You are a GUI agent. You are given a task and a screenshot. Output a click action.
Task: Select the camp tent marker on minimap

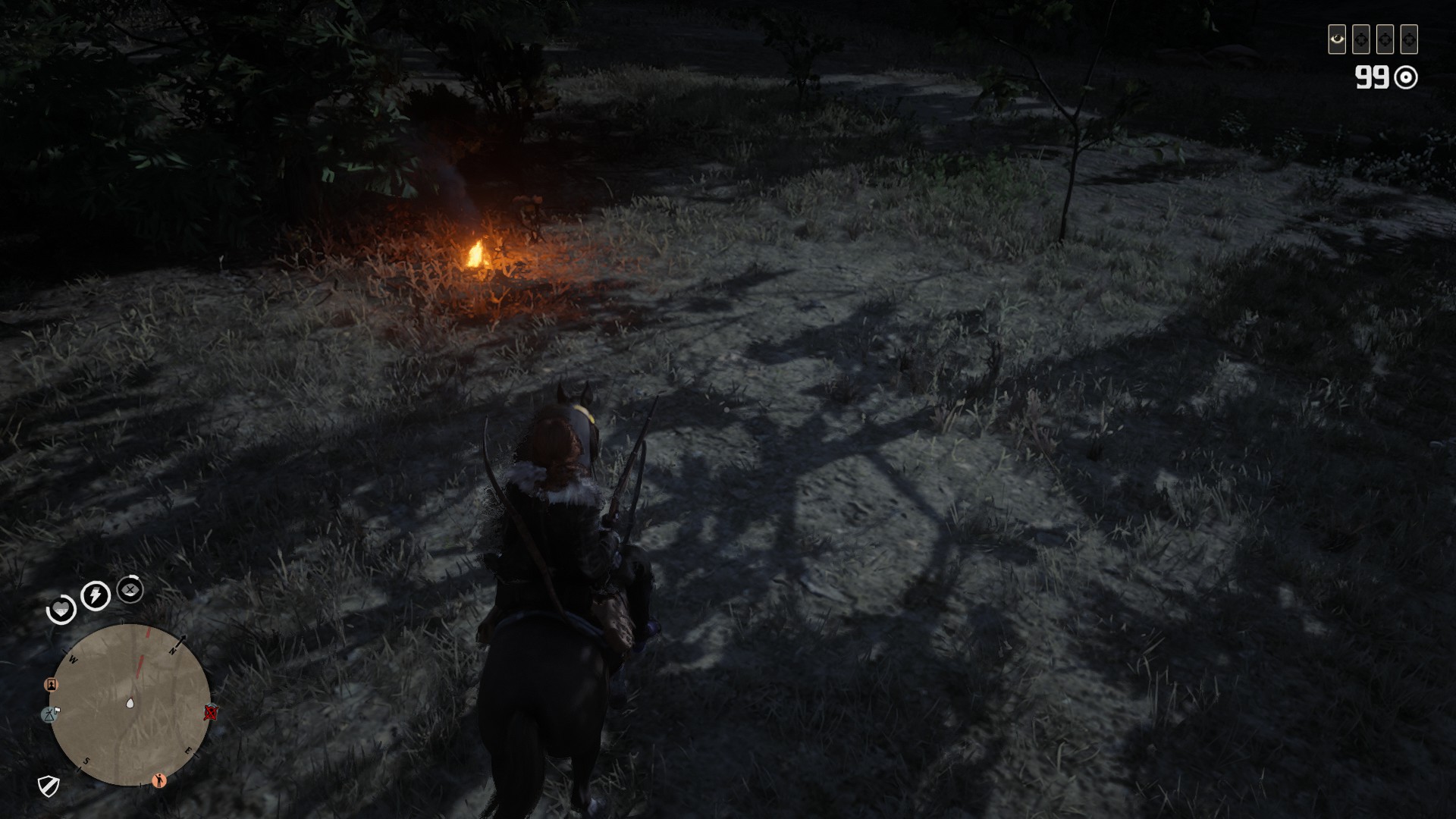(50, 714)
